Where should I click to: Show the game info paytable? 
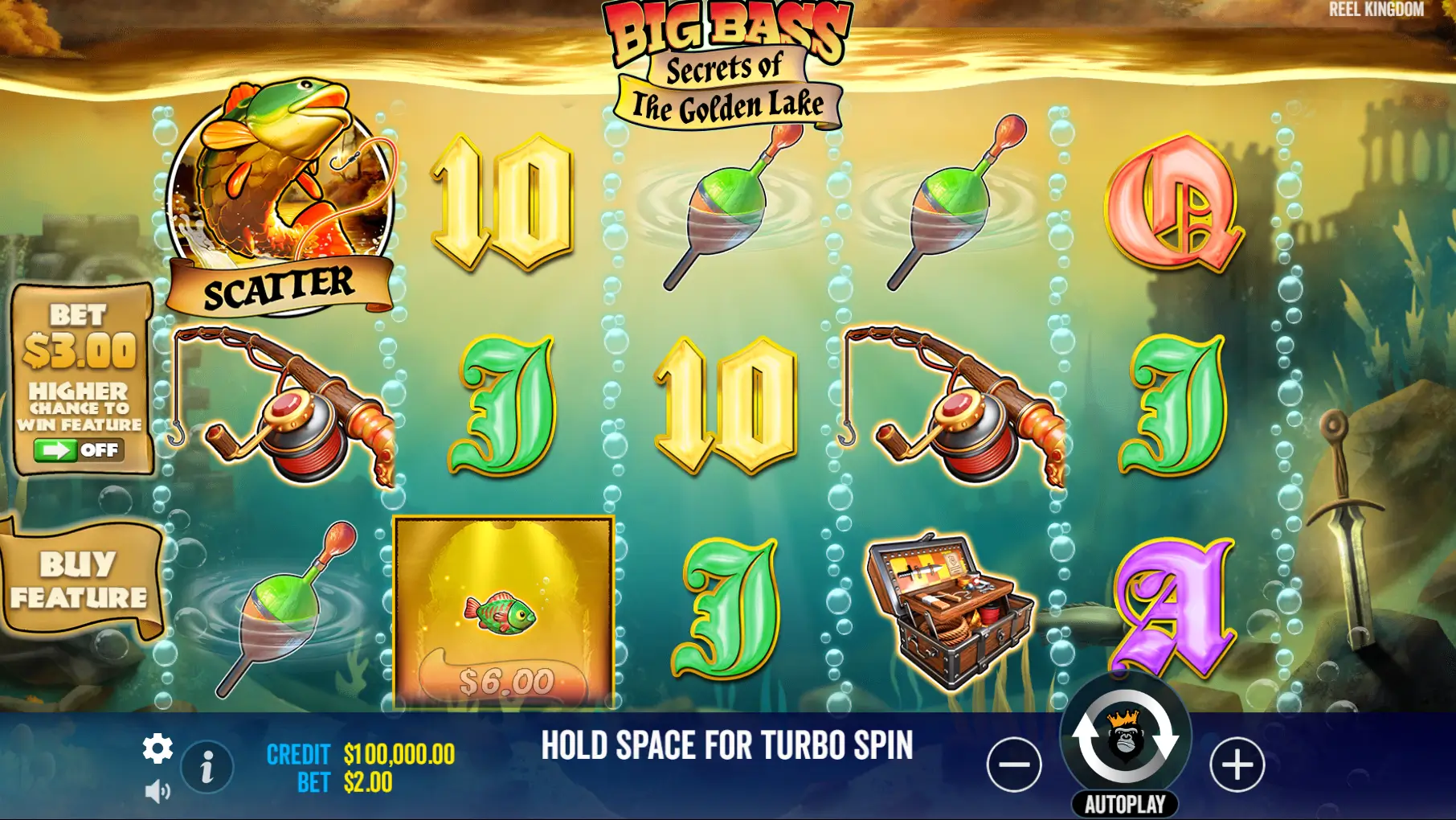[x=207, y=767]
